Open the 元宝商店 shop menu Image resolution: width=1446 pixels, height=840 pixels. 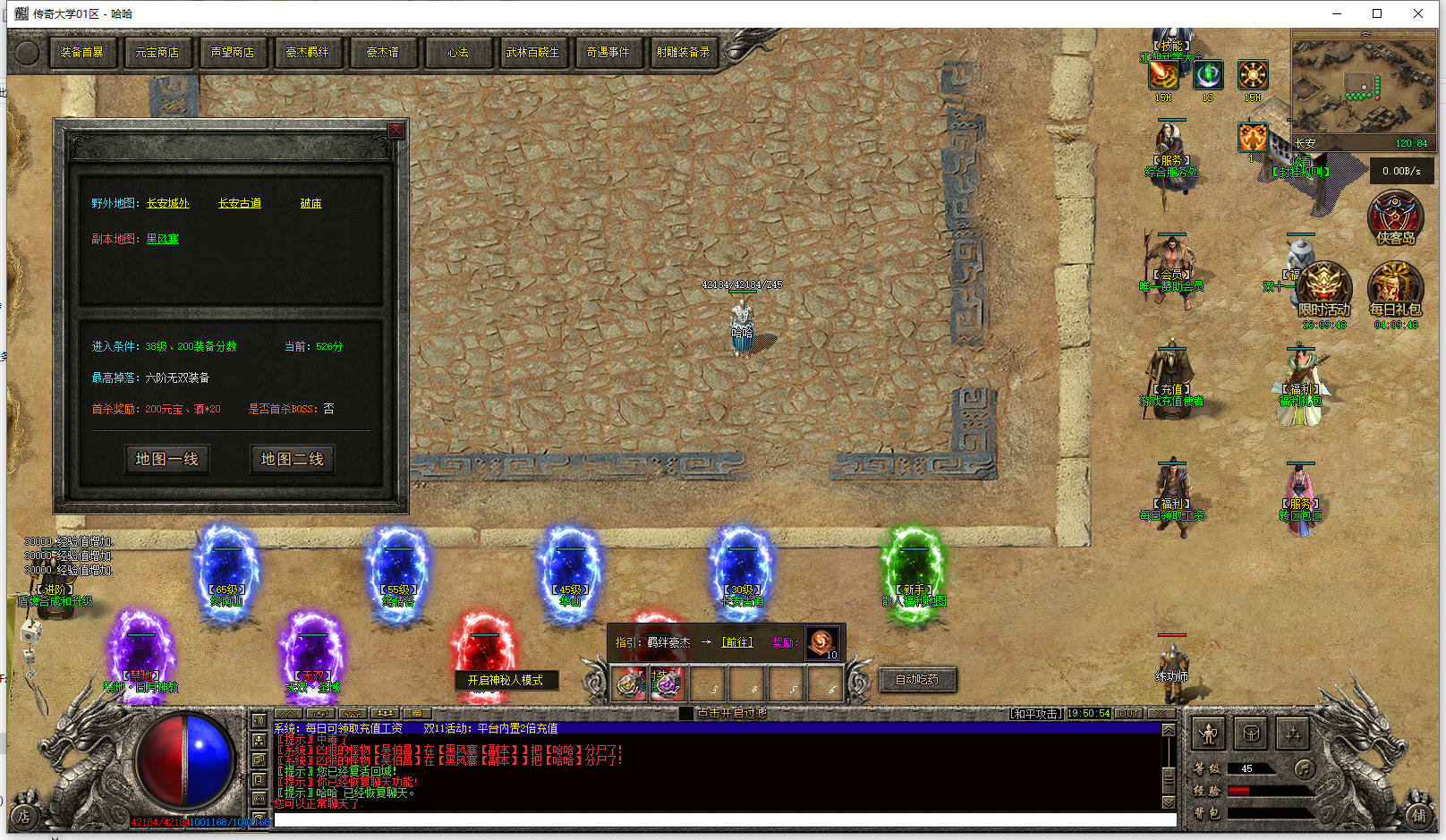pyautogui.click(x=157, y=53)
